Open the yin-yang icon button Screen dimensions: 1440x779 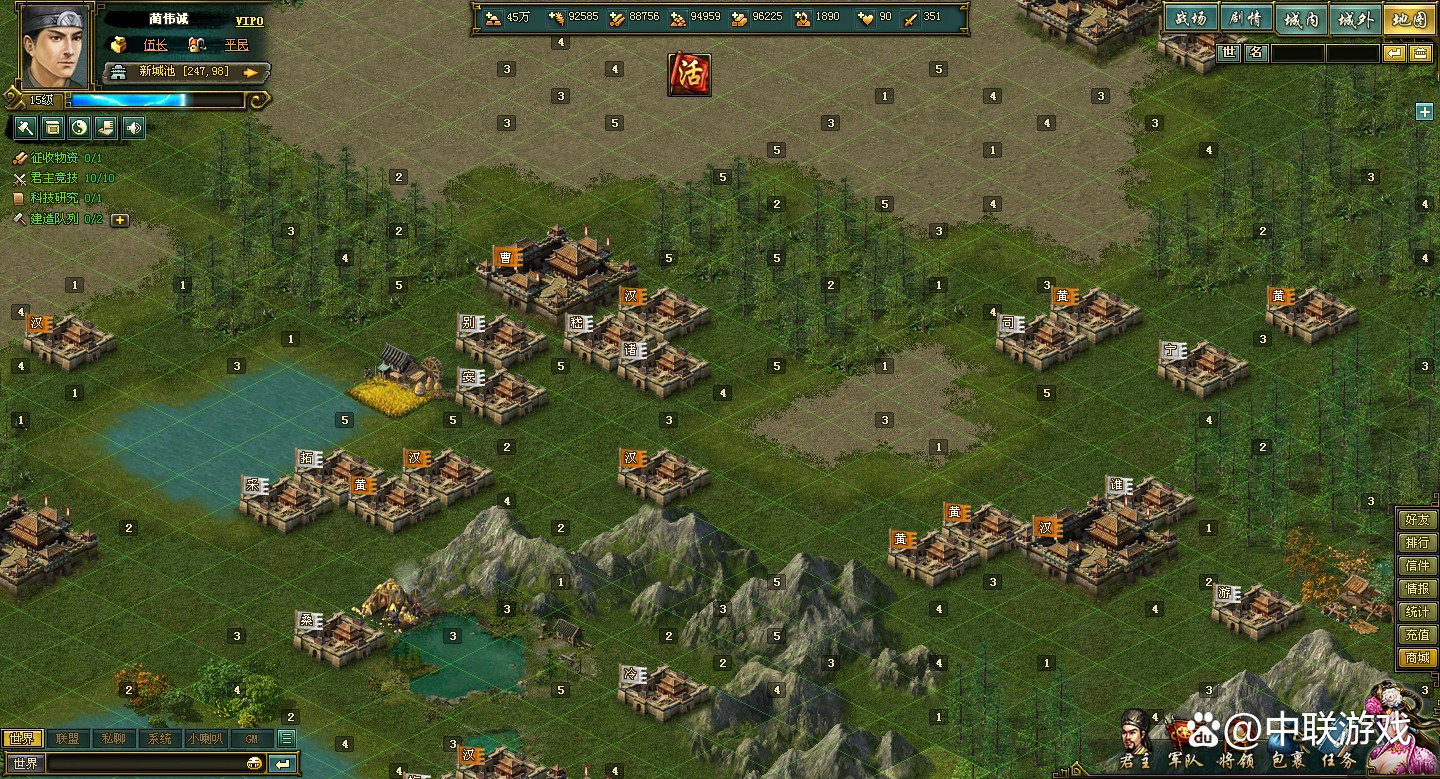point(80,127)
